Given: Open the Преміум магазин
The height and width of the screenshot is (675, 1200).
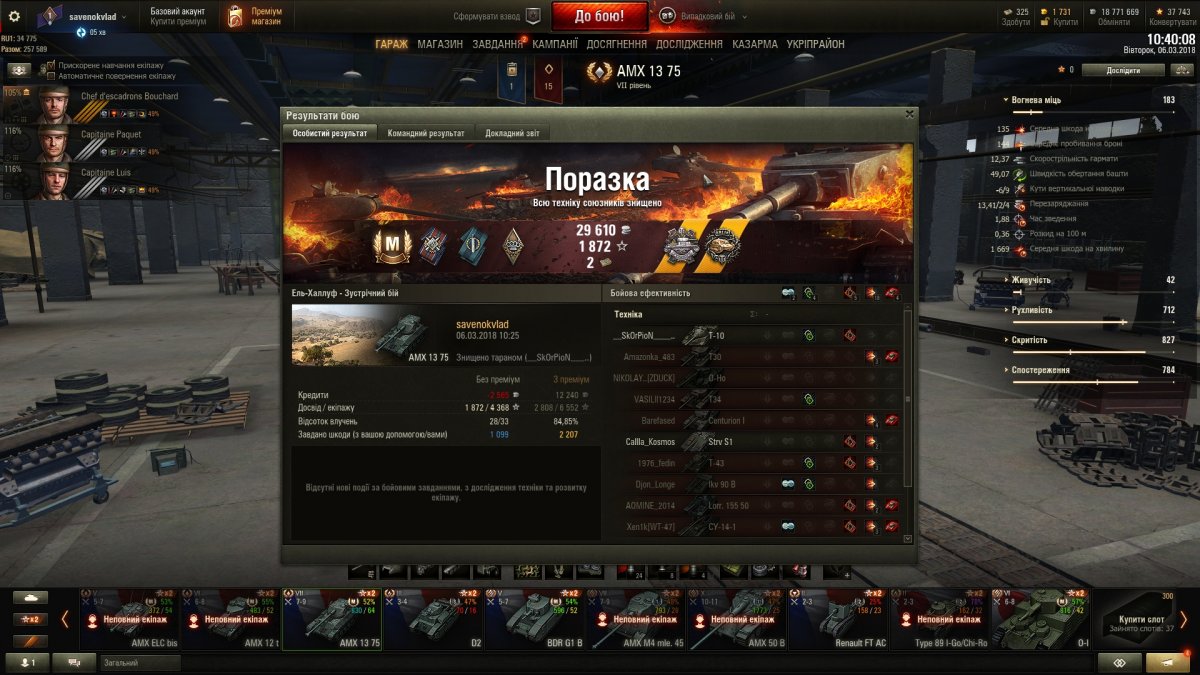Looking at the screenshot, I should pos(253,16).
